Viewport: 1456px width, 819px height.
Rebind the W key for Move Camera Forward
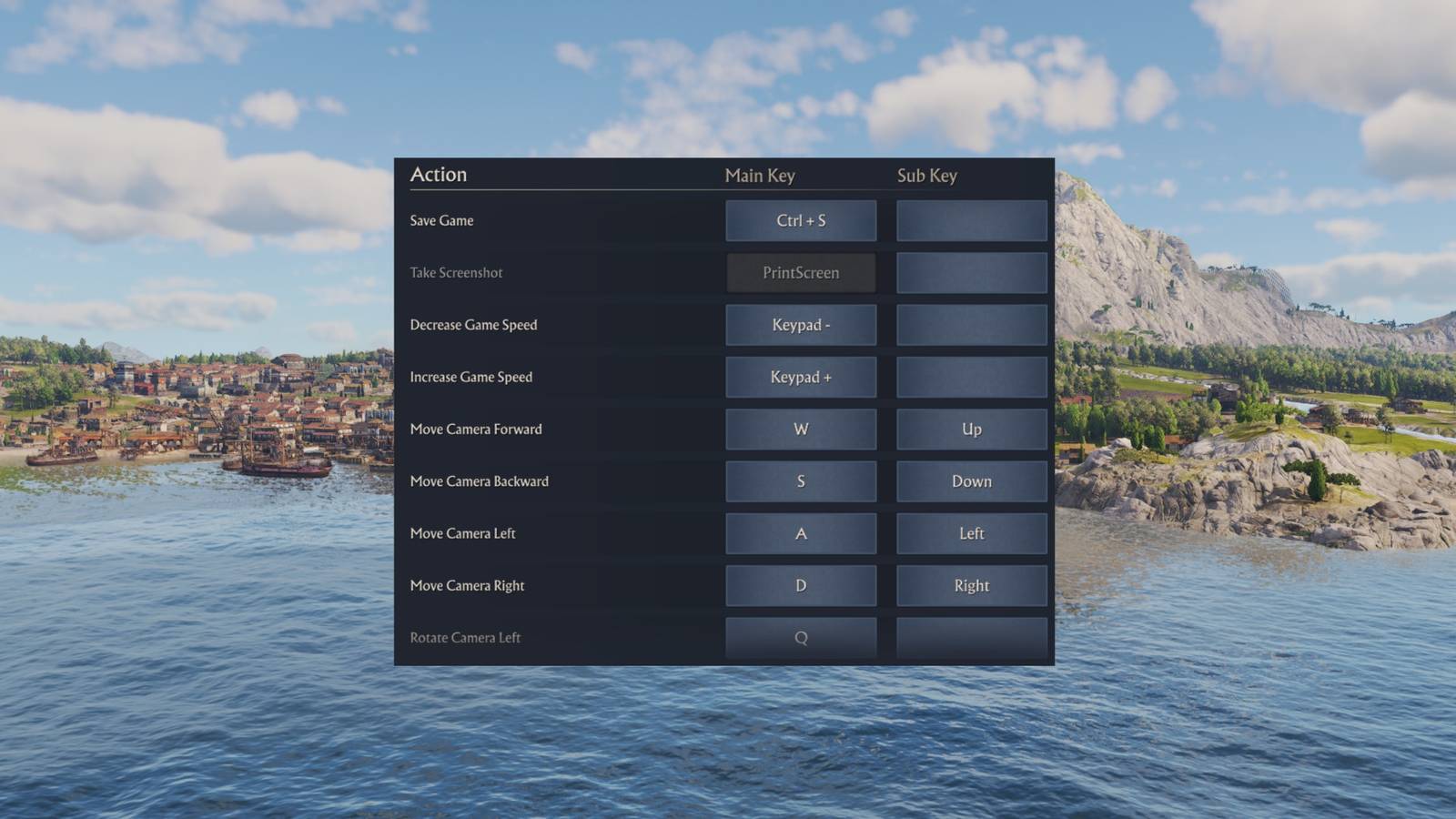point(801,429)
